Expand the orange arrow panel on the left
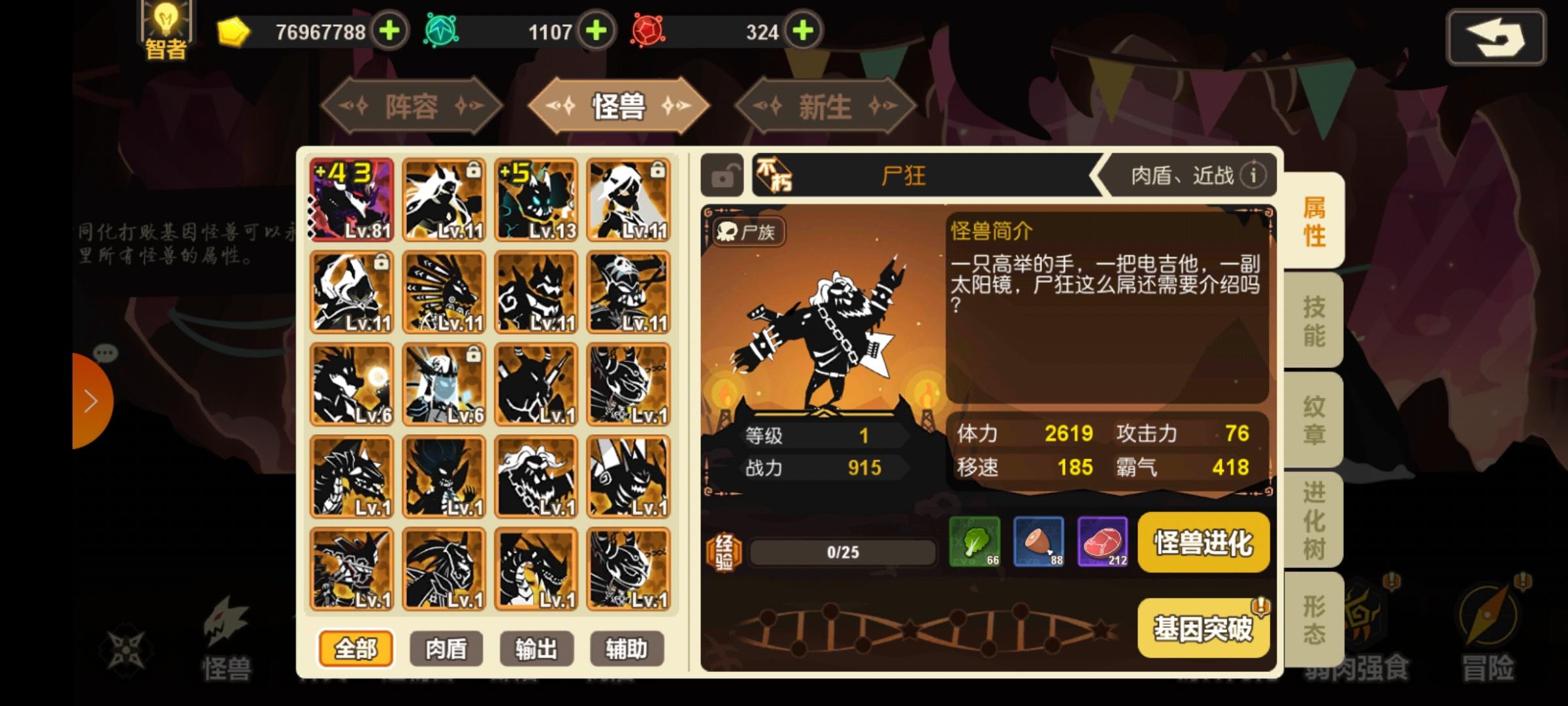 91,401
